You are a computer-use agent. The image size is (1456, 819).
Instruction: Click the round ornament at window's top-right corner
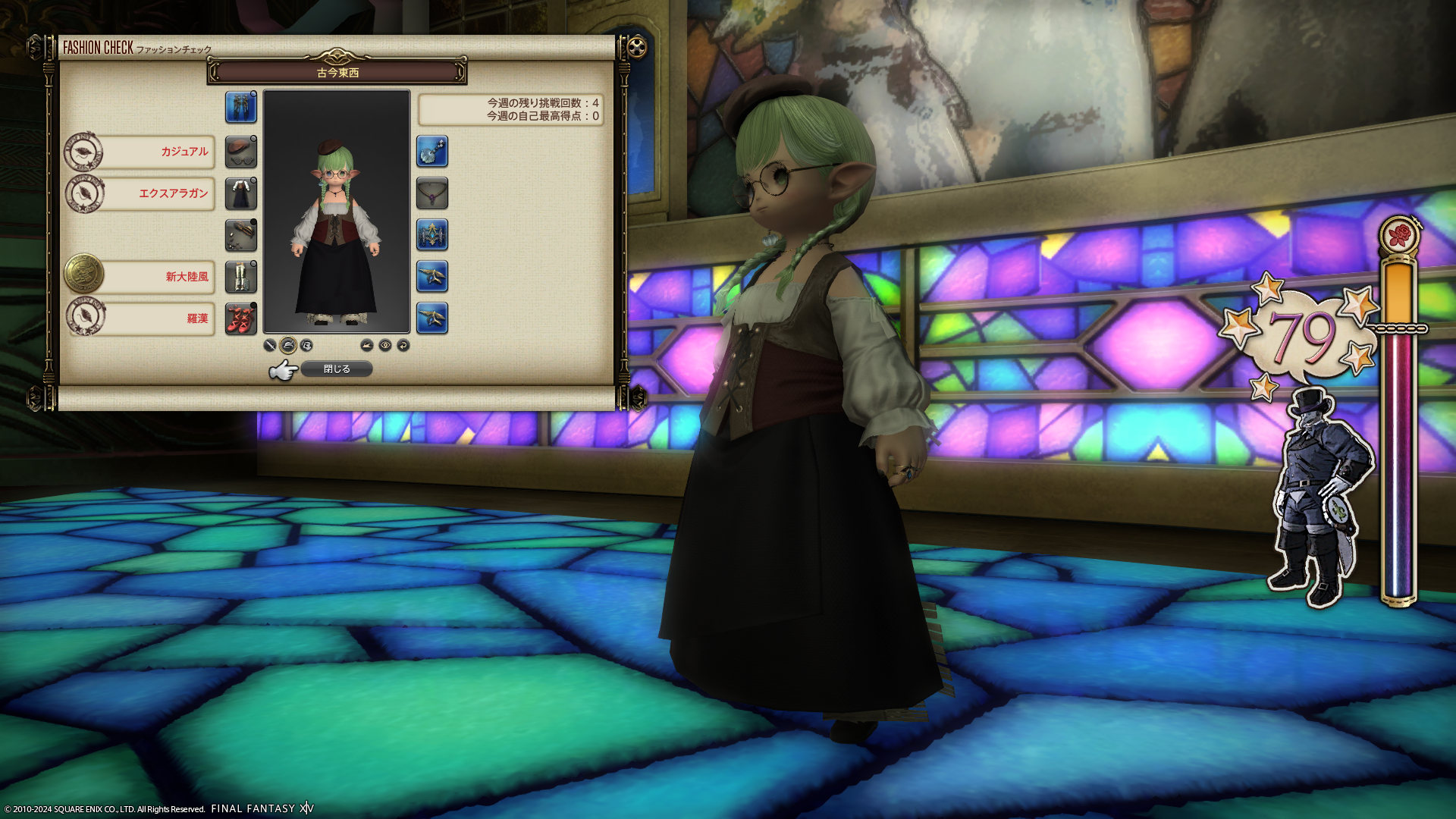[638, 48]
